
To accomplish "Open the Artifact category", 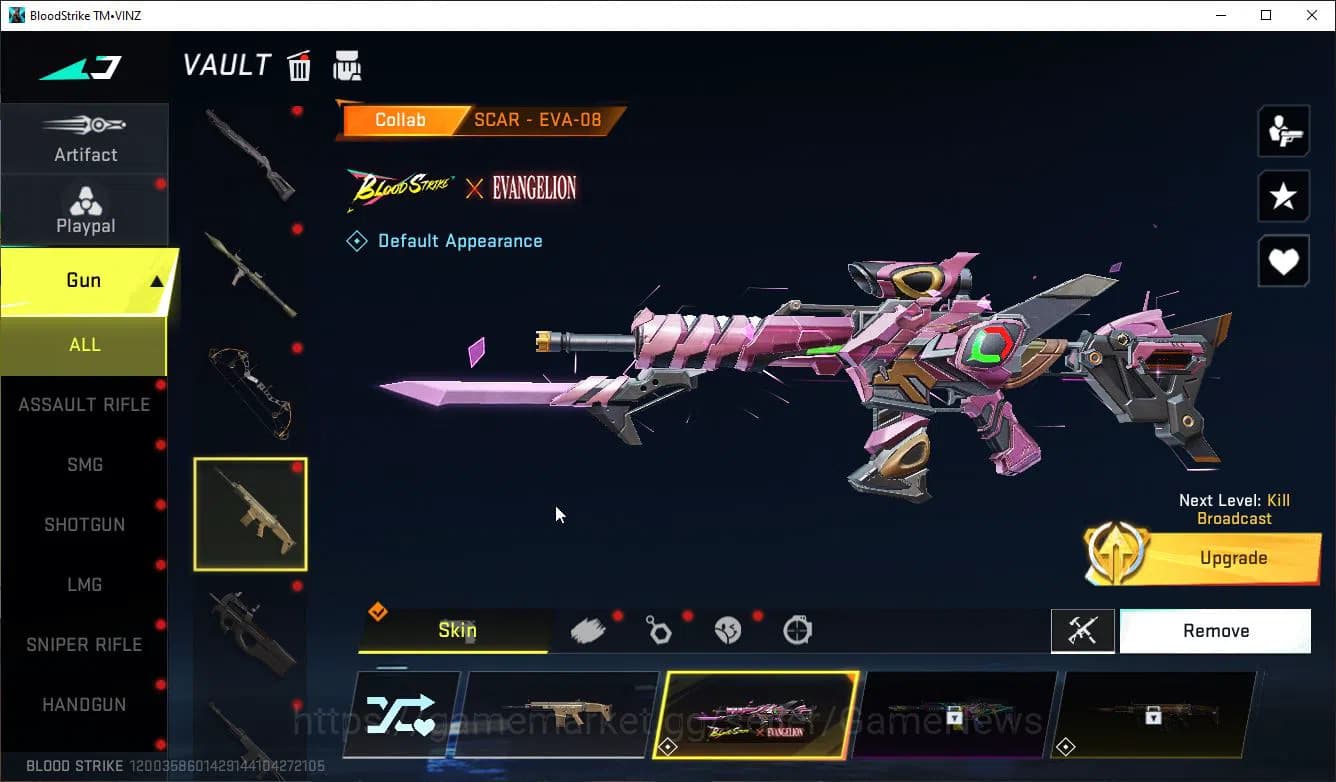I will click(x=85, y=139).
